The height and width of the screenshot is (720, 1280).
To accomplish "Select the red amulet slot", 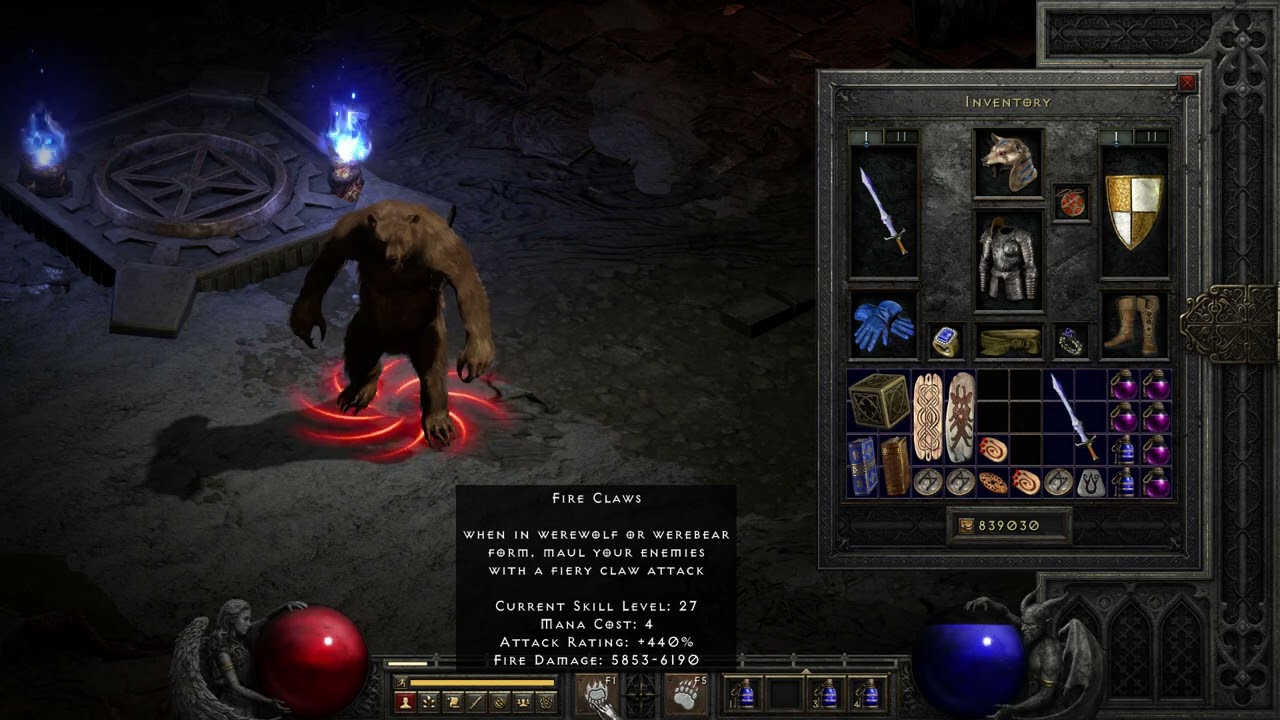I will pyautogui.click(x=1071, y=202).
